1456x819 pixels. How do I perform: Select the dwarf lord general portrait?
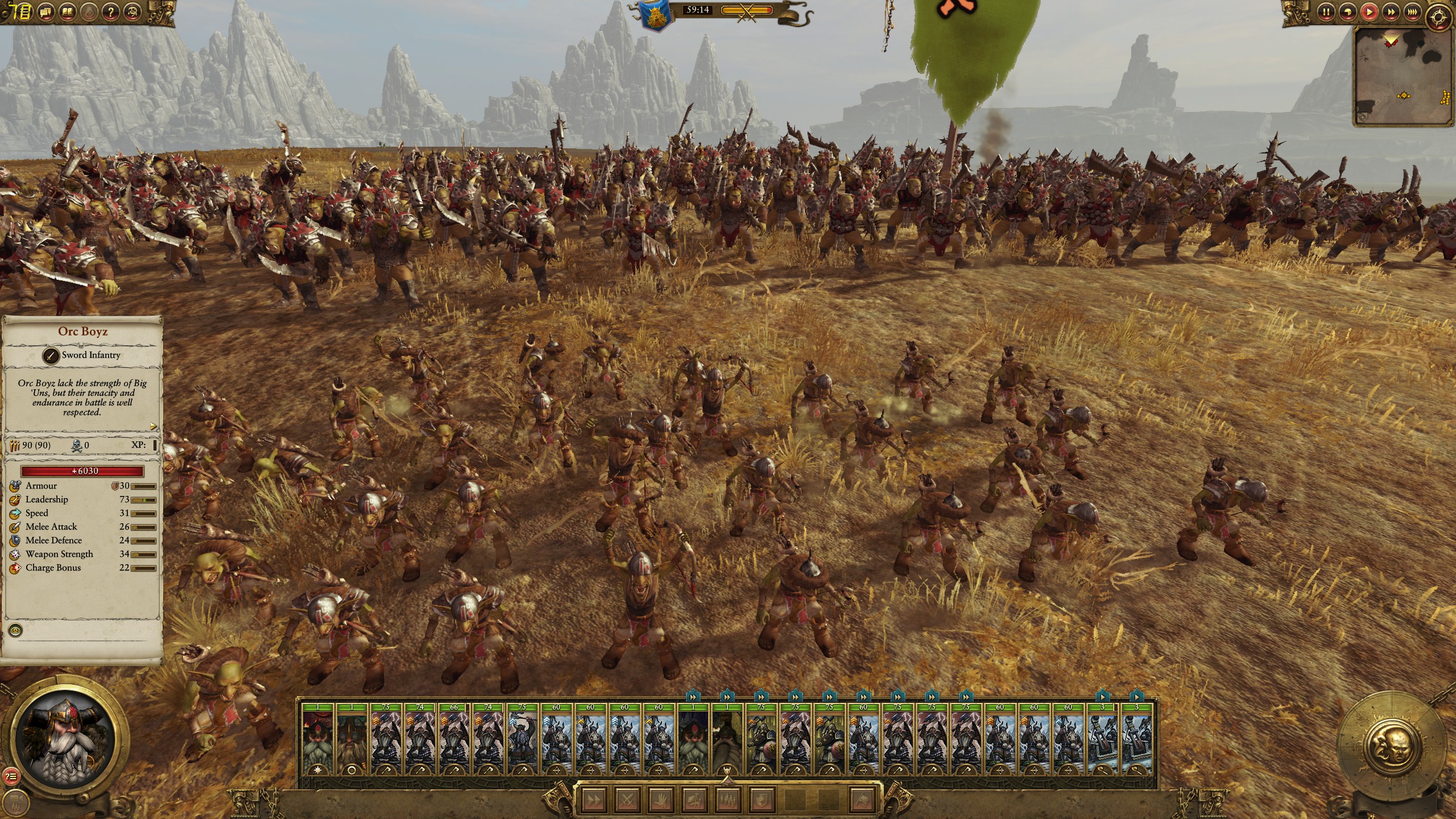pos(65,730)
